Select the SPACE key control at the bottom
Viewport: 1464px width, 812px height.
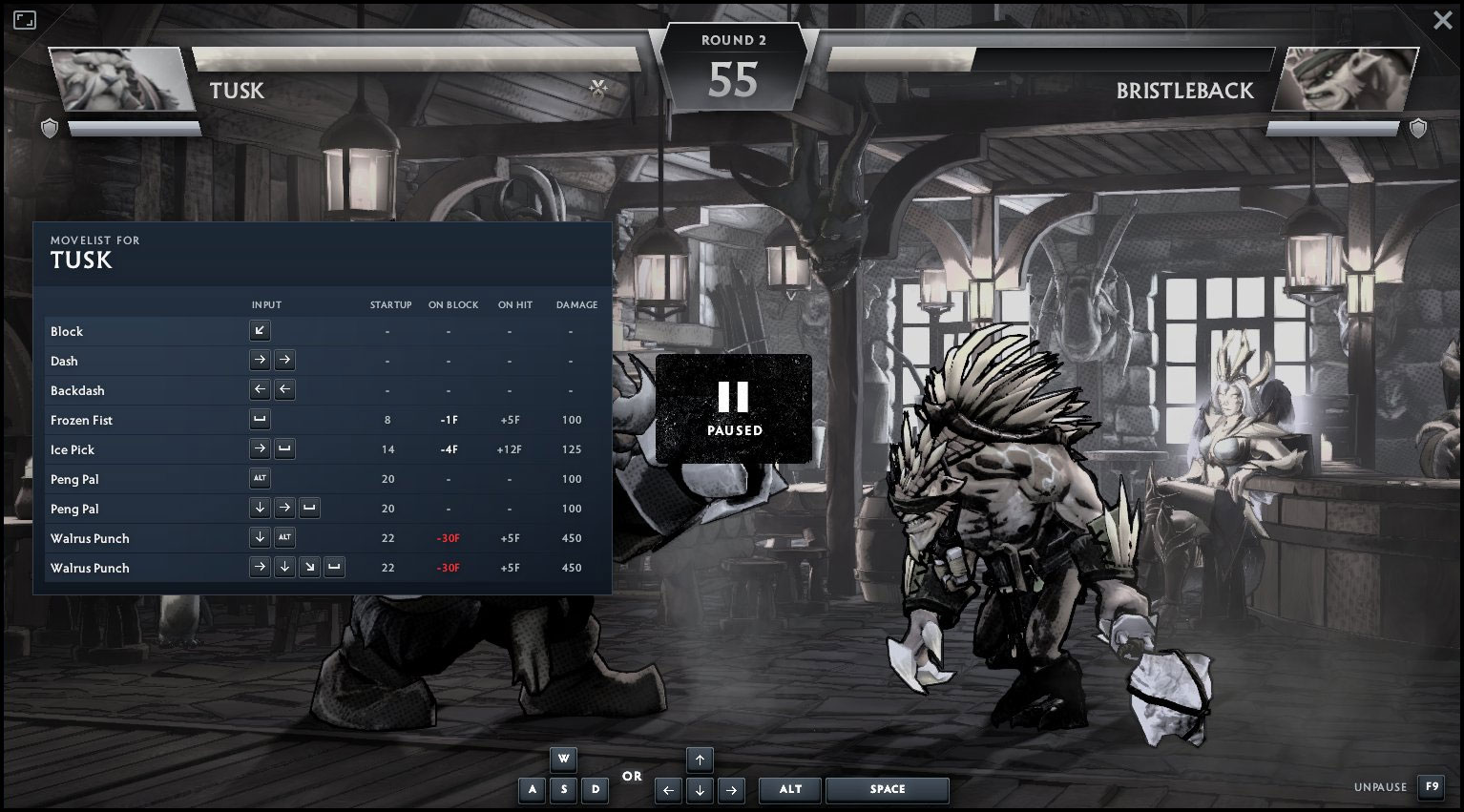click(x=887, y=789)
